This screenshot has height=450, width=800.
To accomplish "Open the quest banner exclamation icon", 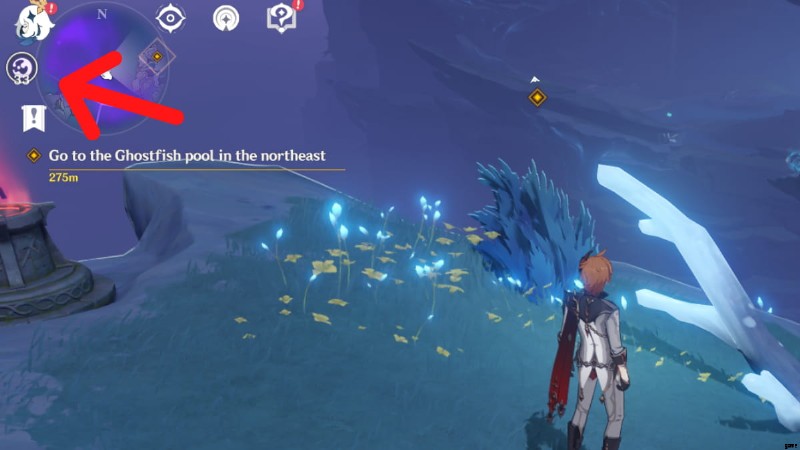I will (34, 118).
